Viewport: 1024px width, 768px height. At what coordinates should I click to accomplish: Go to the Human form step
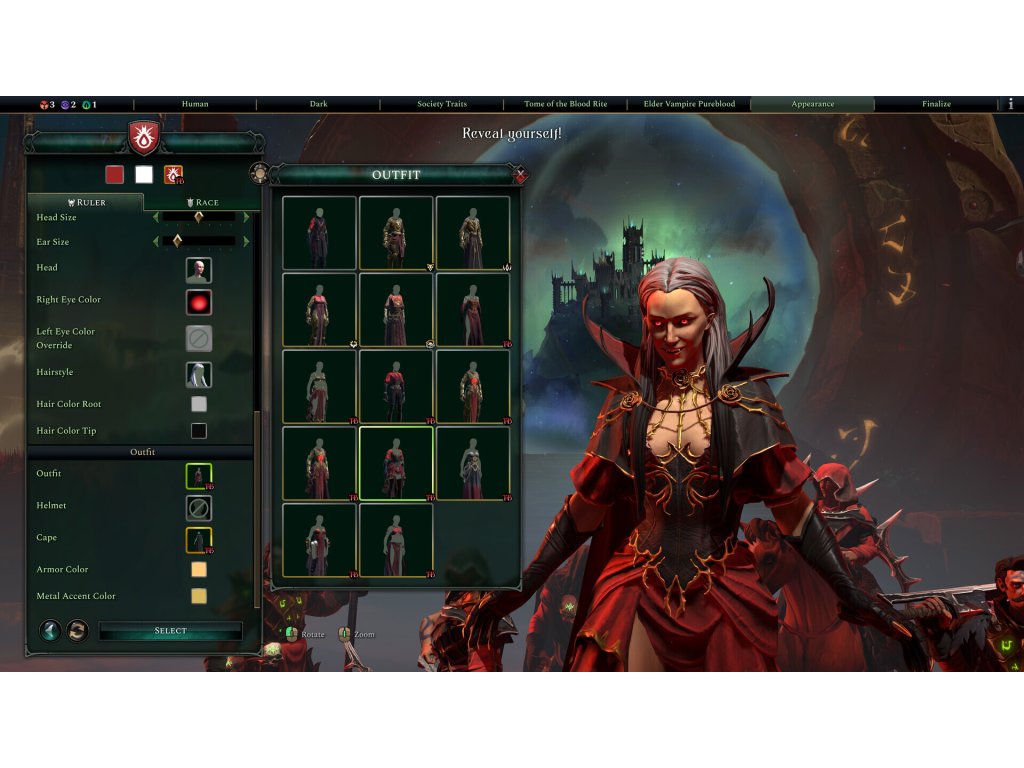point(195,104)
